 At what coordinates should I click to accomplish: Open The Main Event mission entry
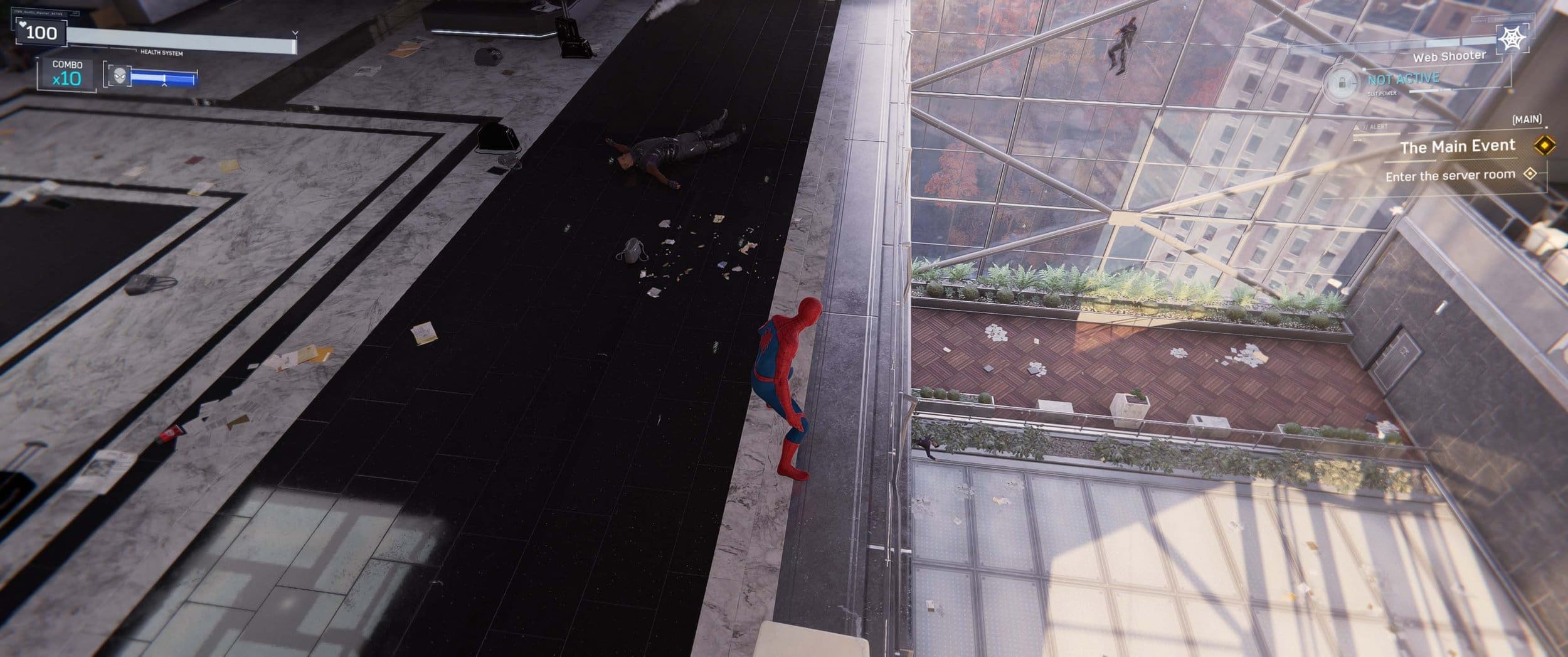(x=1459, y=146)
